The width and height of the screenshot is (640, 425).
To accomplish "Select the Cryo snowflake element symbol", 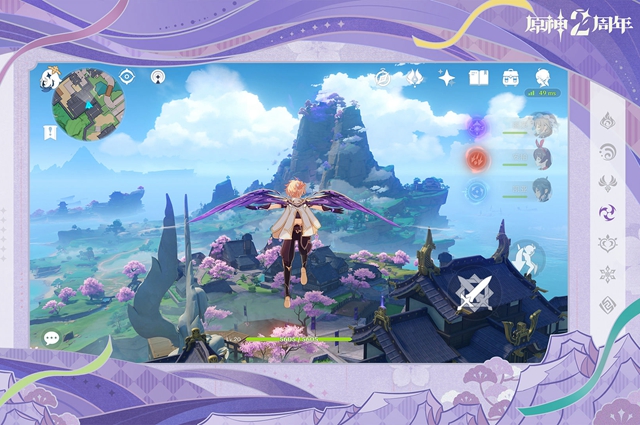I will [x=607, y=274].
